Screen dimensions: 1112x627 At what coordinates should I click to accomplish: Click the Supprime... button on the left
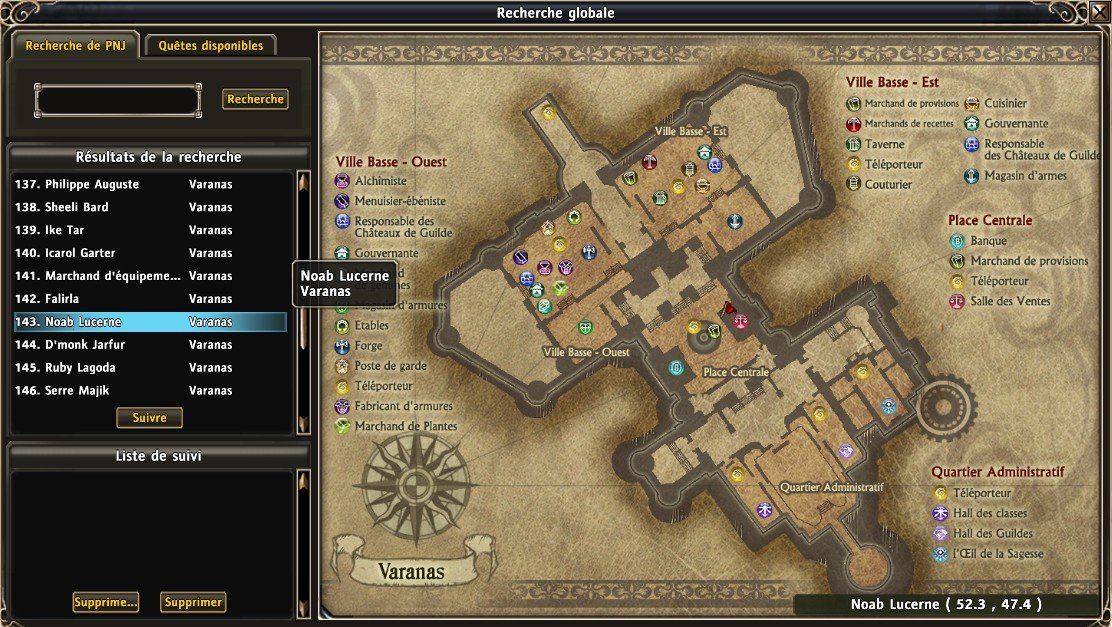105,602
